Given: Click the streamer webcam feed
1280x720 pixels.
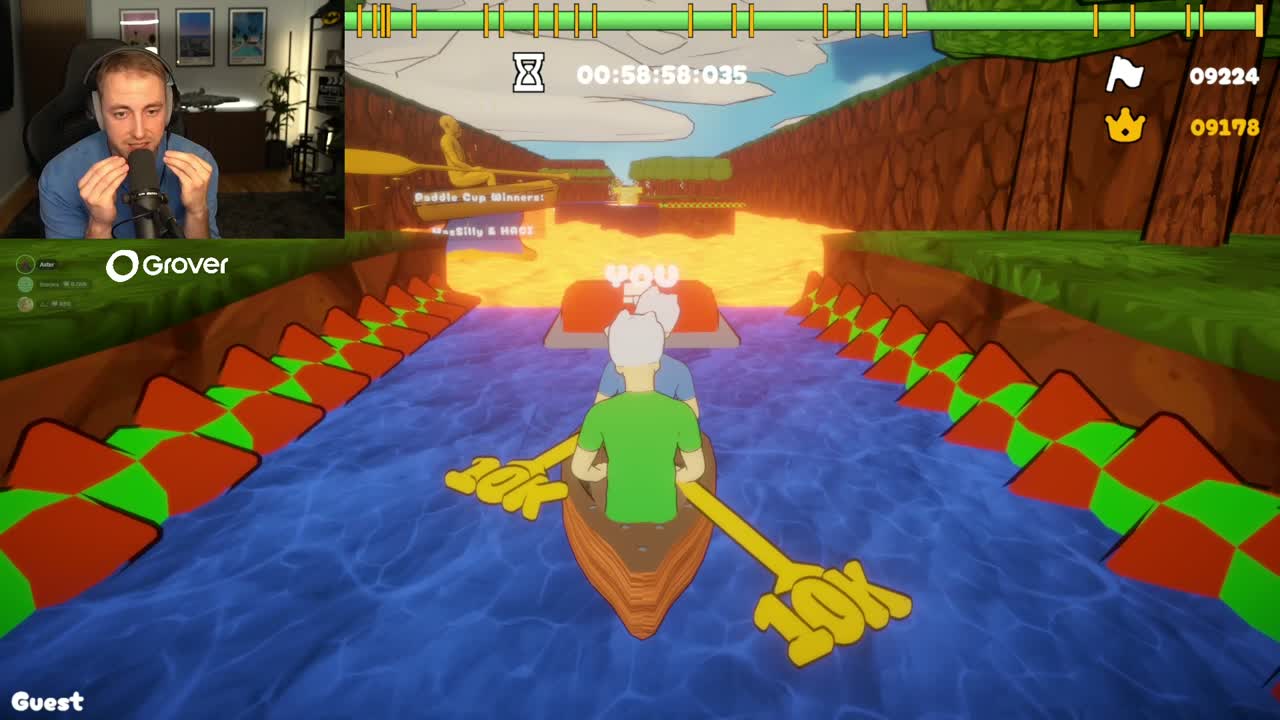Looking at the screenshot, I should 172,119.
